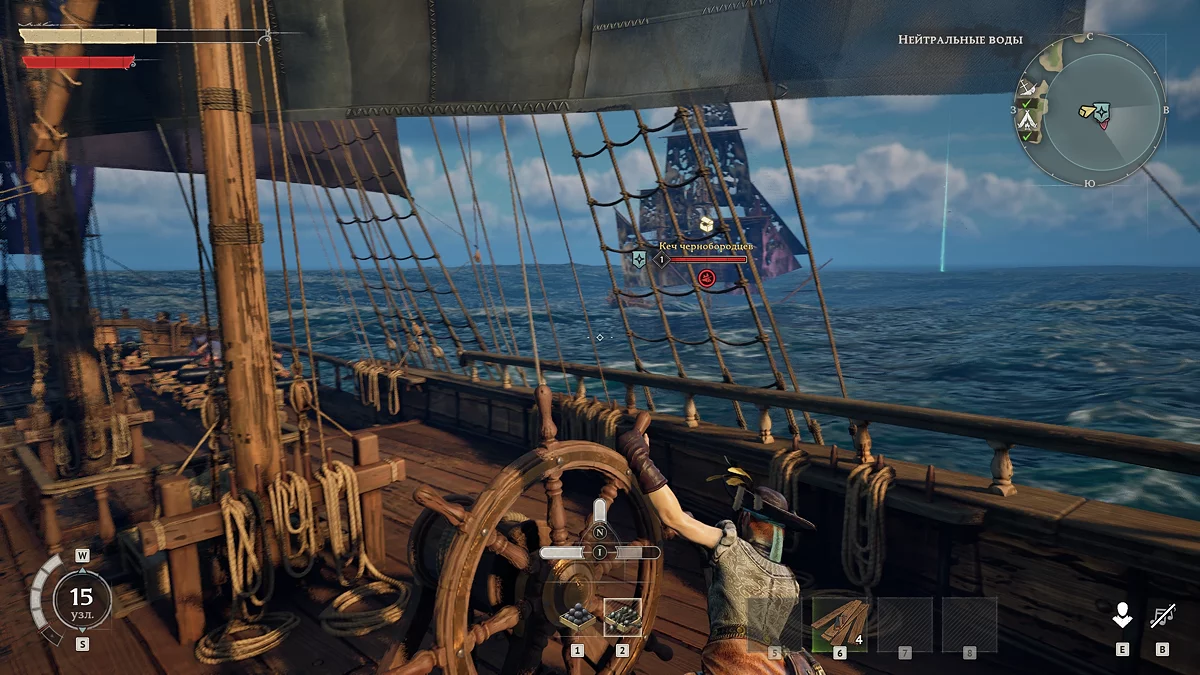Click the white figure with down arrow icon

click(1122, 616)
